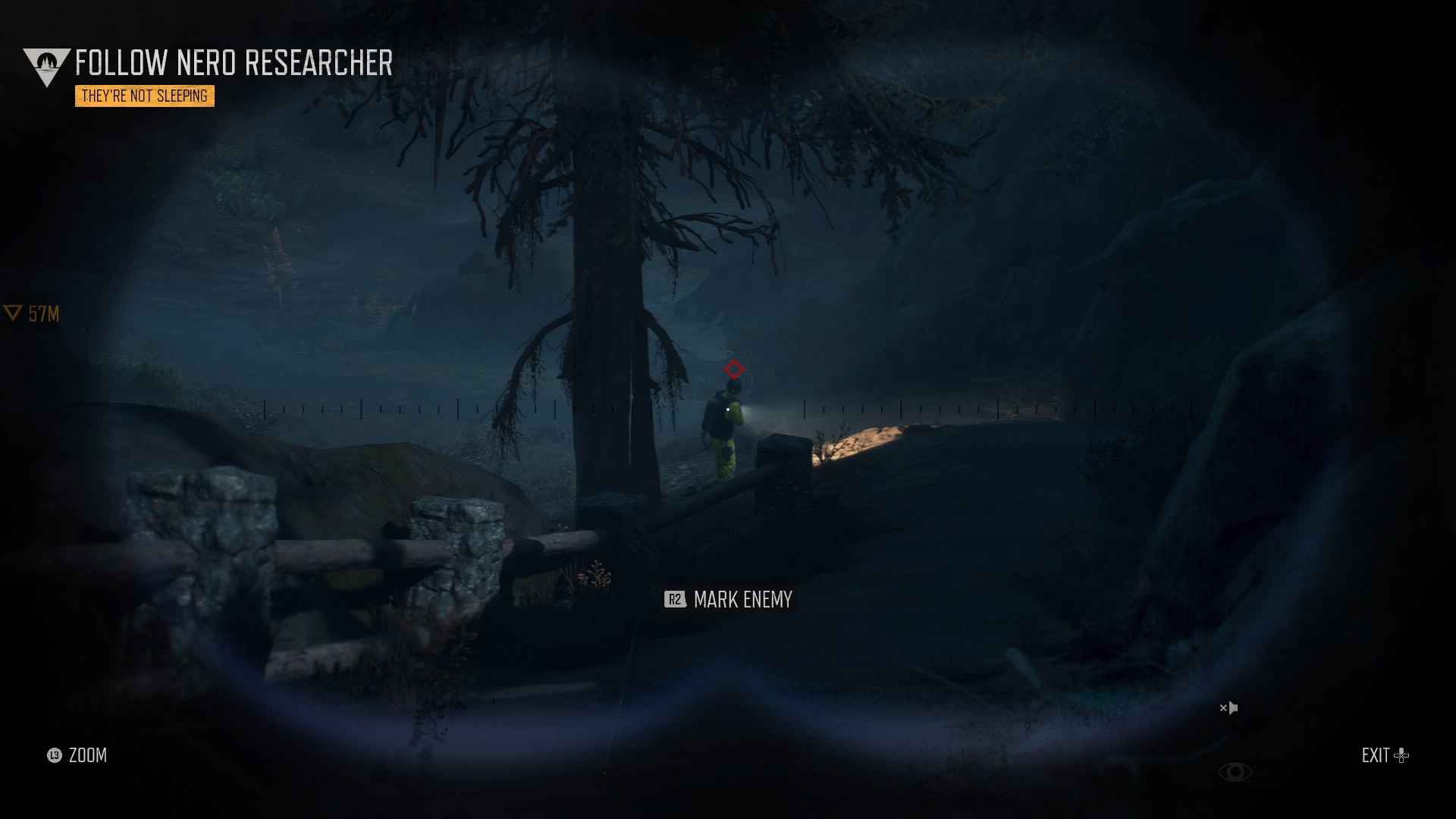Click the R2 button prompt icon
Image resolution: width=1456 pixels, height=819 pixels.
[674, 599]
